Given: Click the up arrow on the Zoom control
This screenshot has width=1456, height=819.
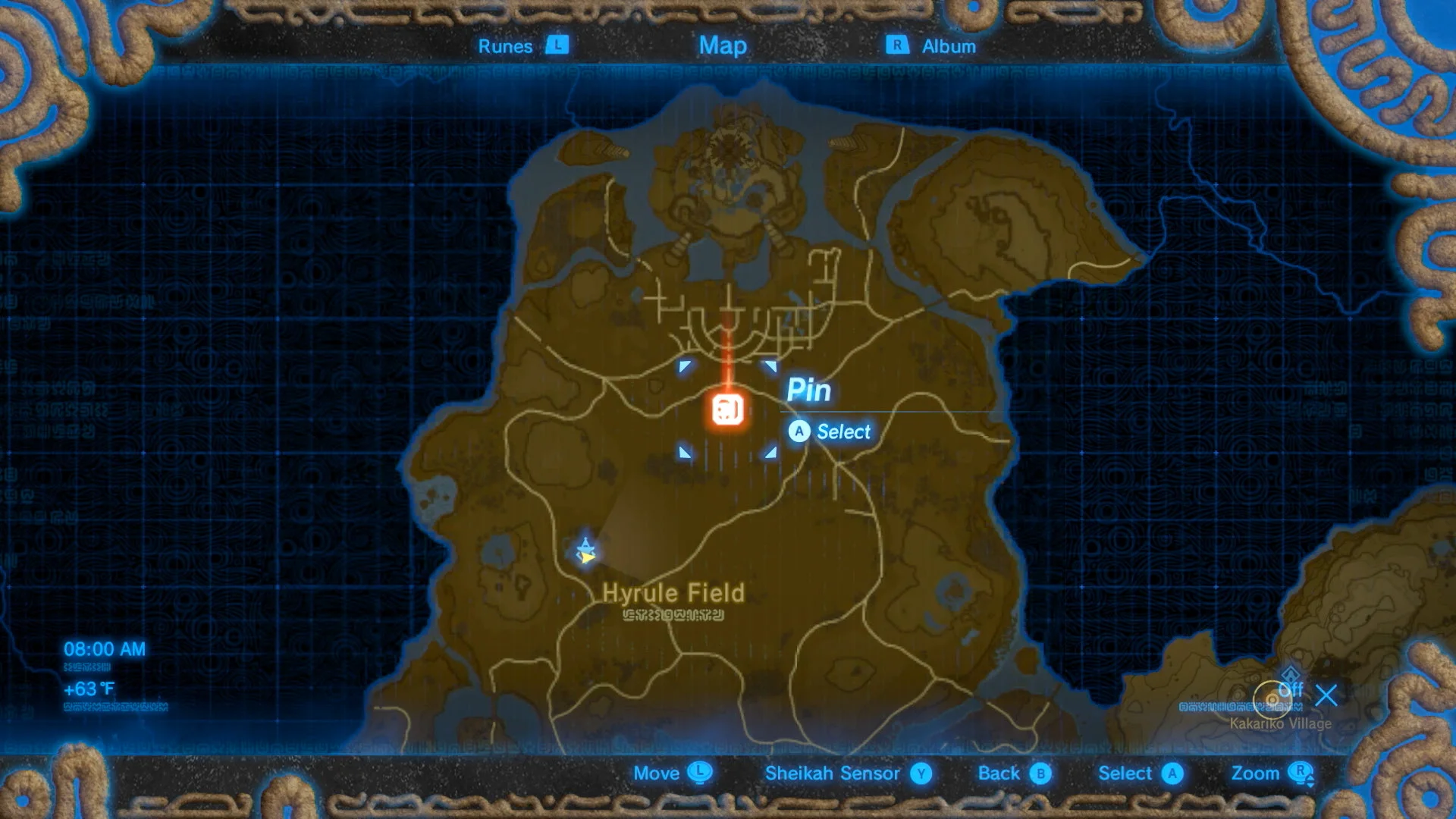Looking at the screenshot, I should coord(1310,778).
